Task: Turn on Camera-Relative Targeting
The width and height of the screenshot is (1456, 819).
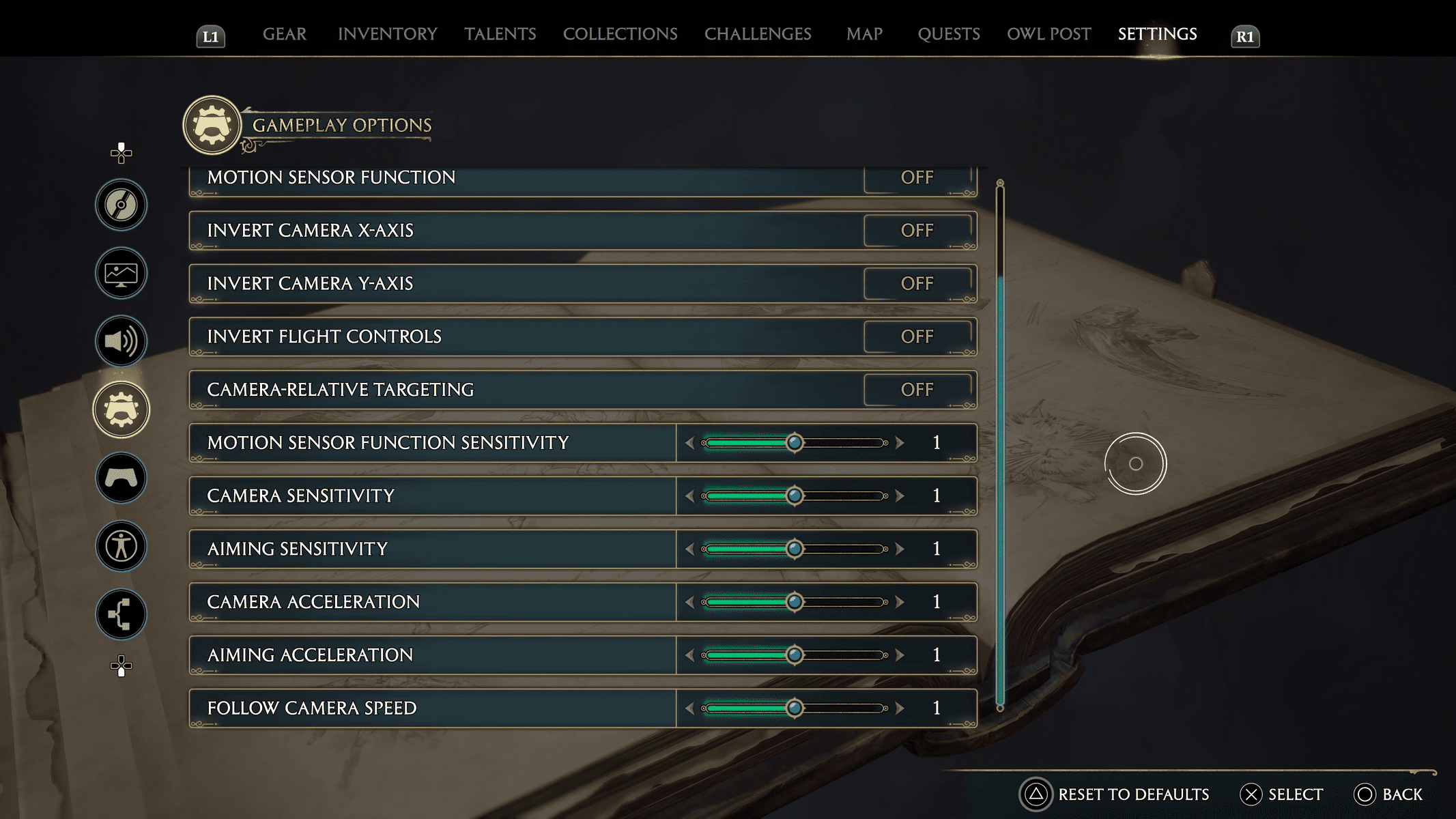Action: pyautogui.click(x=918, y=390)
